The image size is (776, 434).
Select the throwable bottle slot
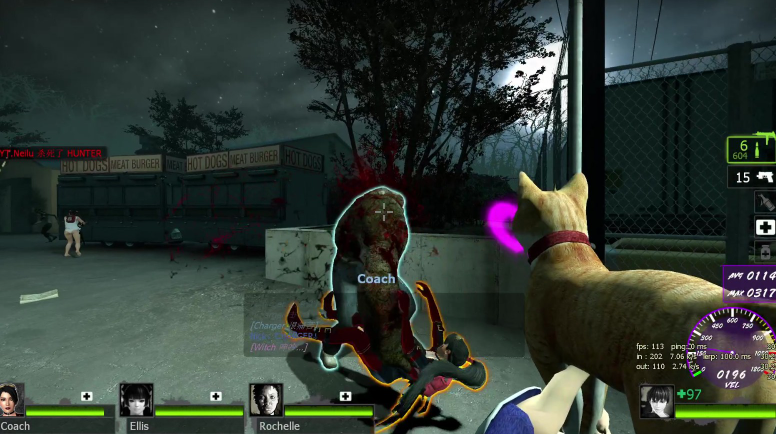pos(764,202)
